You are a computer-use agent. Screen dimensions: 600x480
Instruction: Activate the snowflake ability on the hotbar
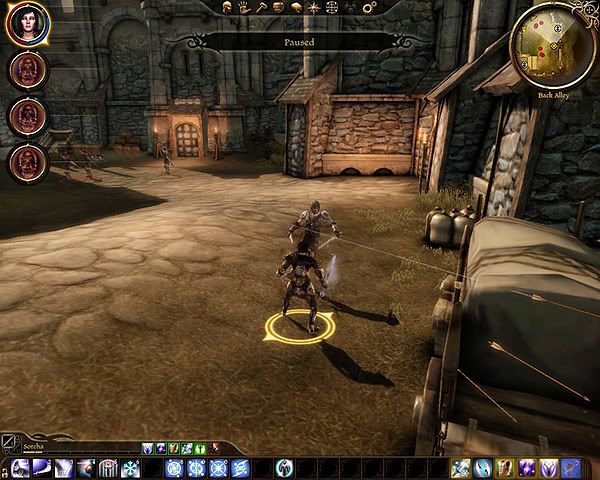point(131,468)
